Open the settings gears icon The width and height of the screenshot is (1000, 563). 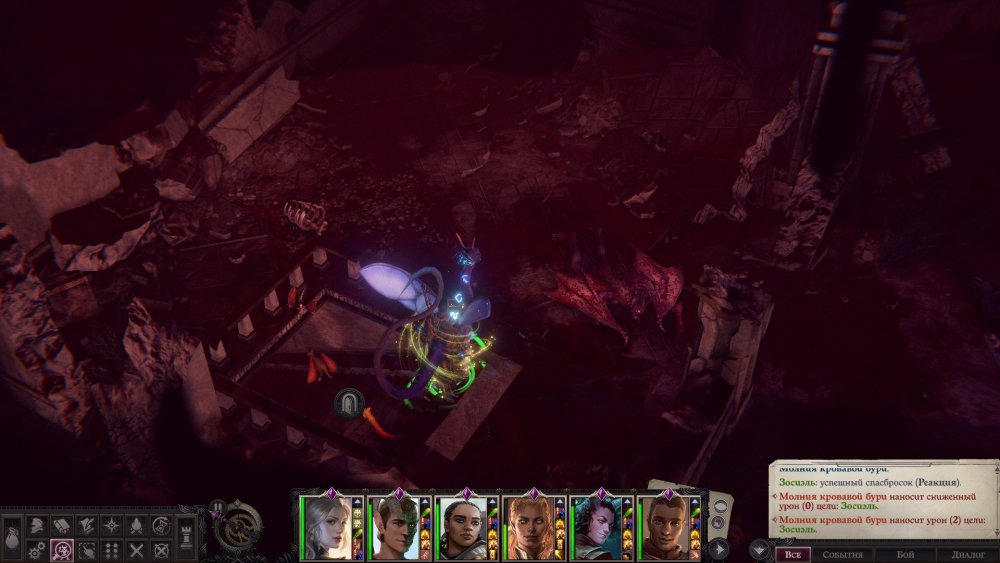35,549
